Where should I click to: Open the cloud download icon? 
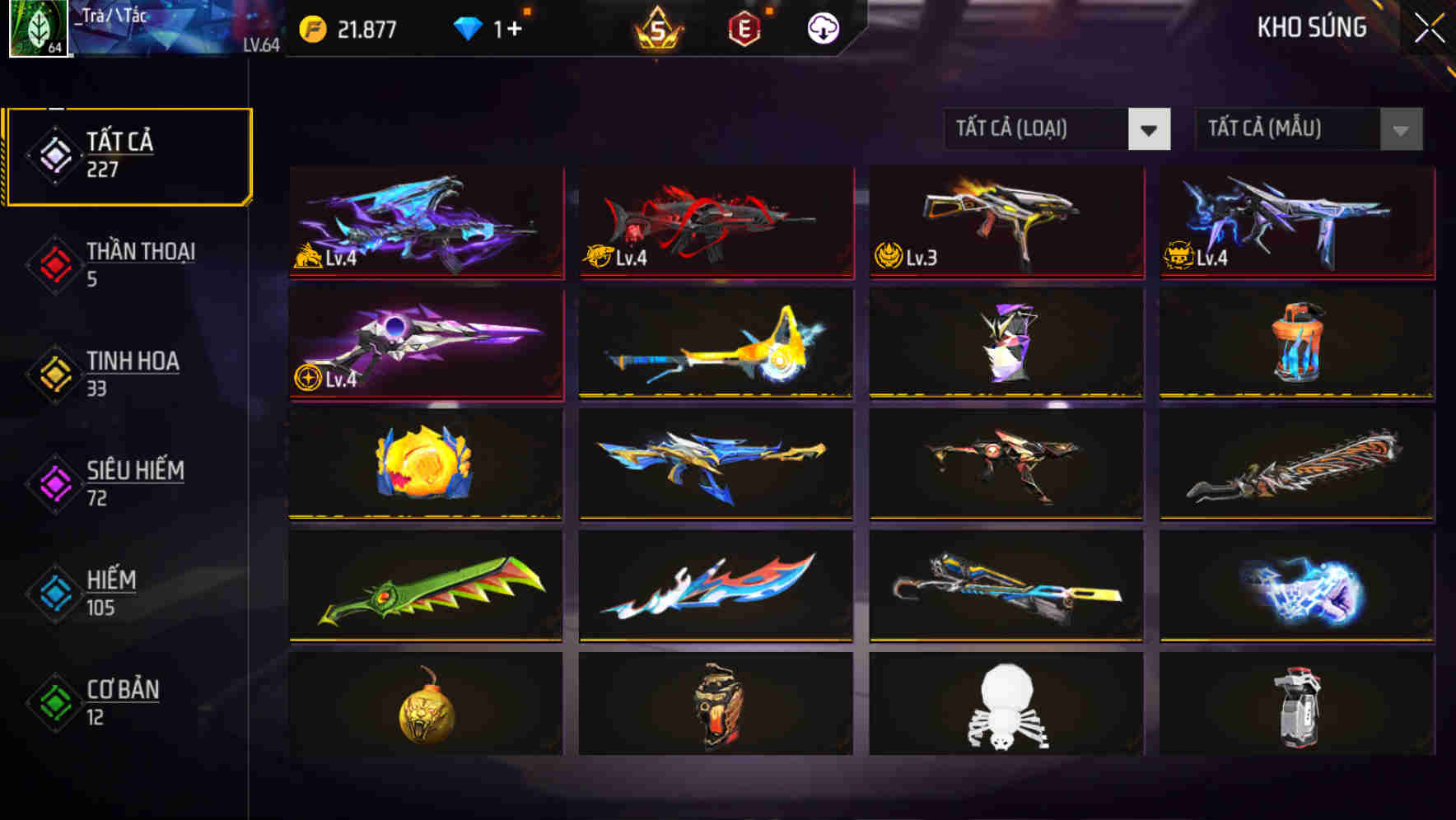[x=821, y=27]
